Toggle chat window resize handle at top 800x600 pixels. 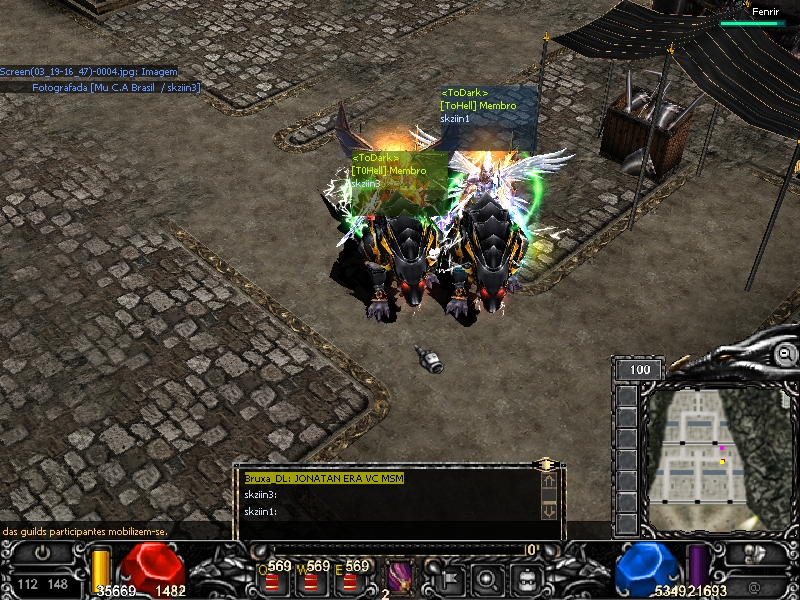pyautogui.click(x=545, y=464)
